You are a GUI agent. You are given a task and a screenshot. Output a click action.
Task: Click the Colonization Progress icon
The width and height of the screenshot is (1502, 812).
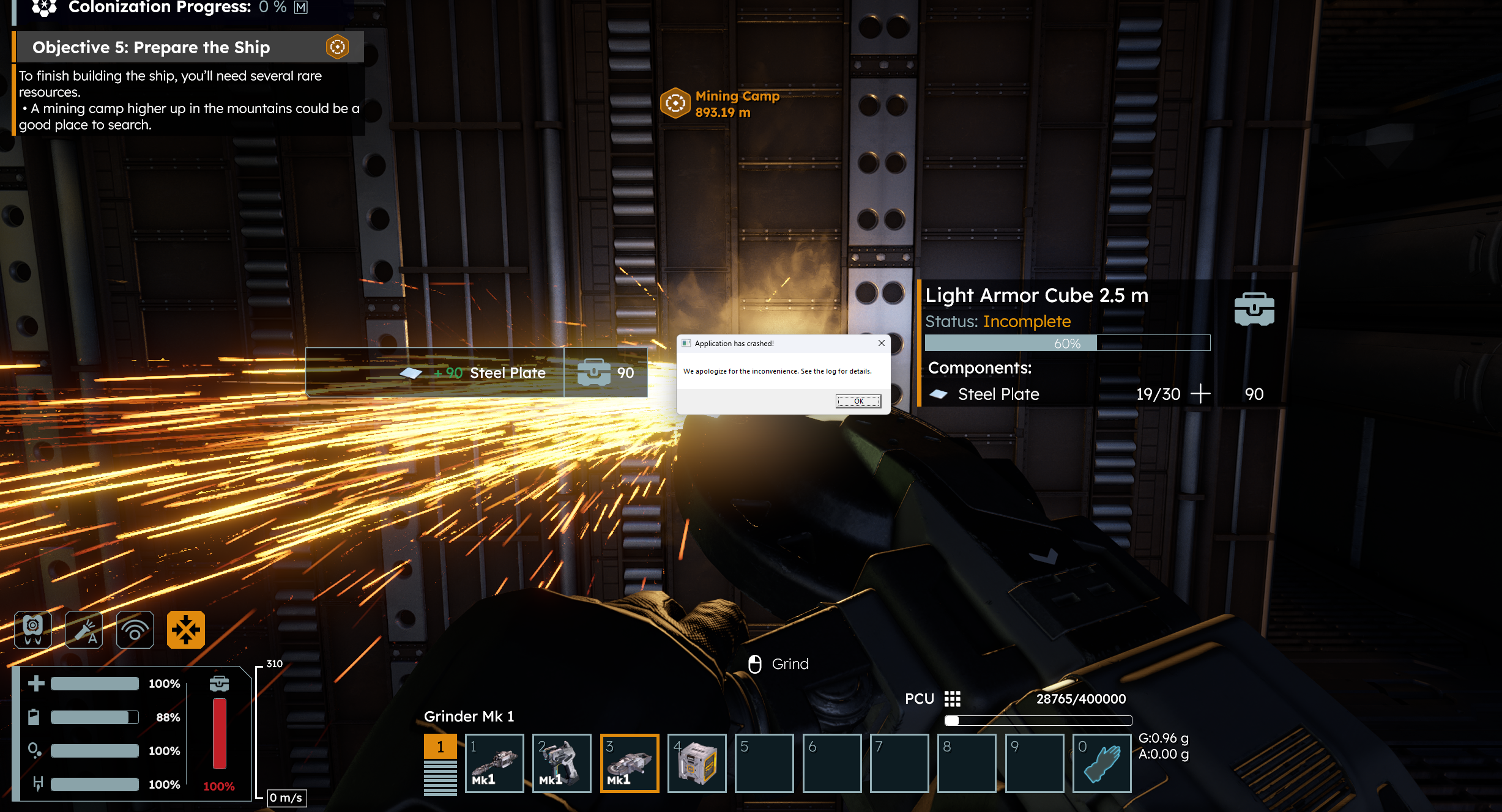click(44, 7)
